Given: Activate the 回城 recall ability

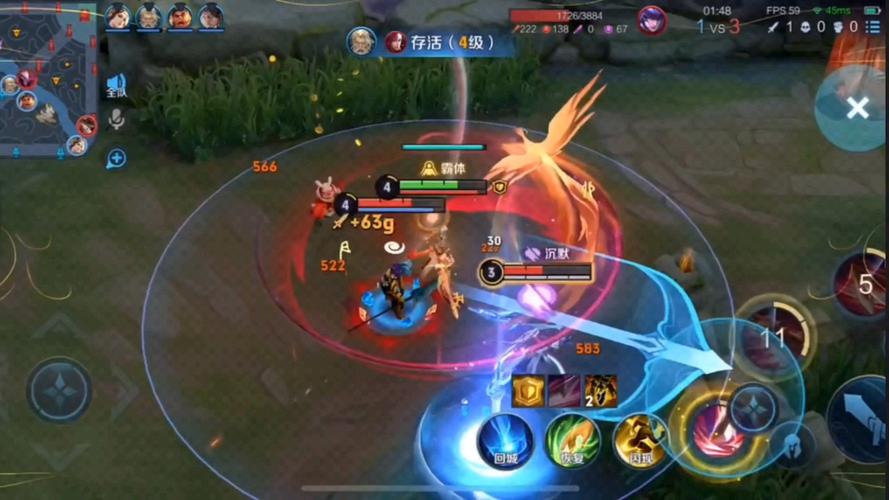Looking at the screenshot, I should click(x=504, y=440).
